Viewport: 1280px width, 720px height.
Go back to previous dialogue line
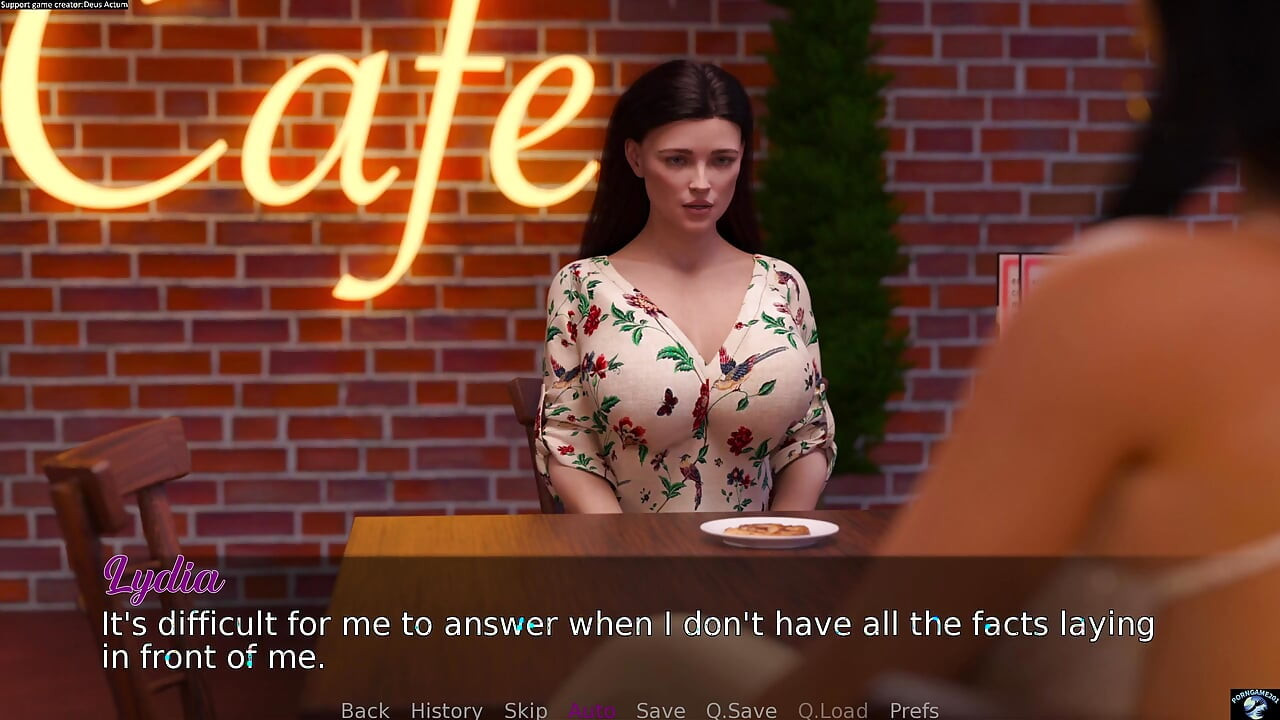365,710
